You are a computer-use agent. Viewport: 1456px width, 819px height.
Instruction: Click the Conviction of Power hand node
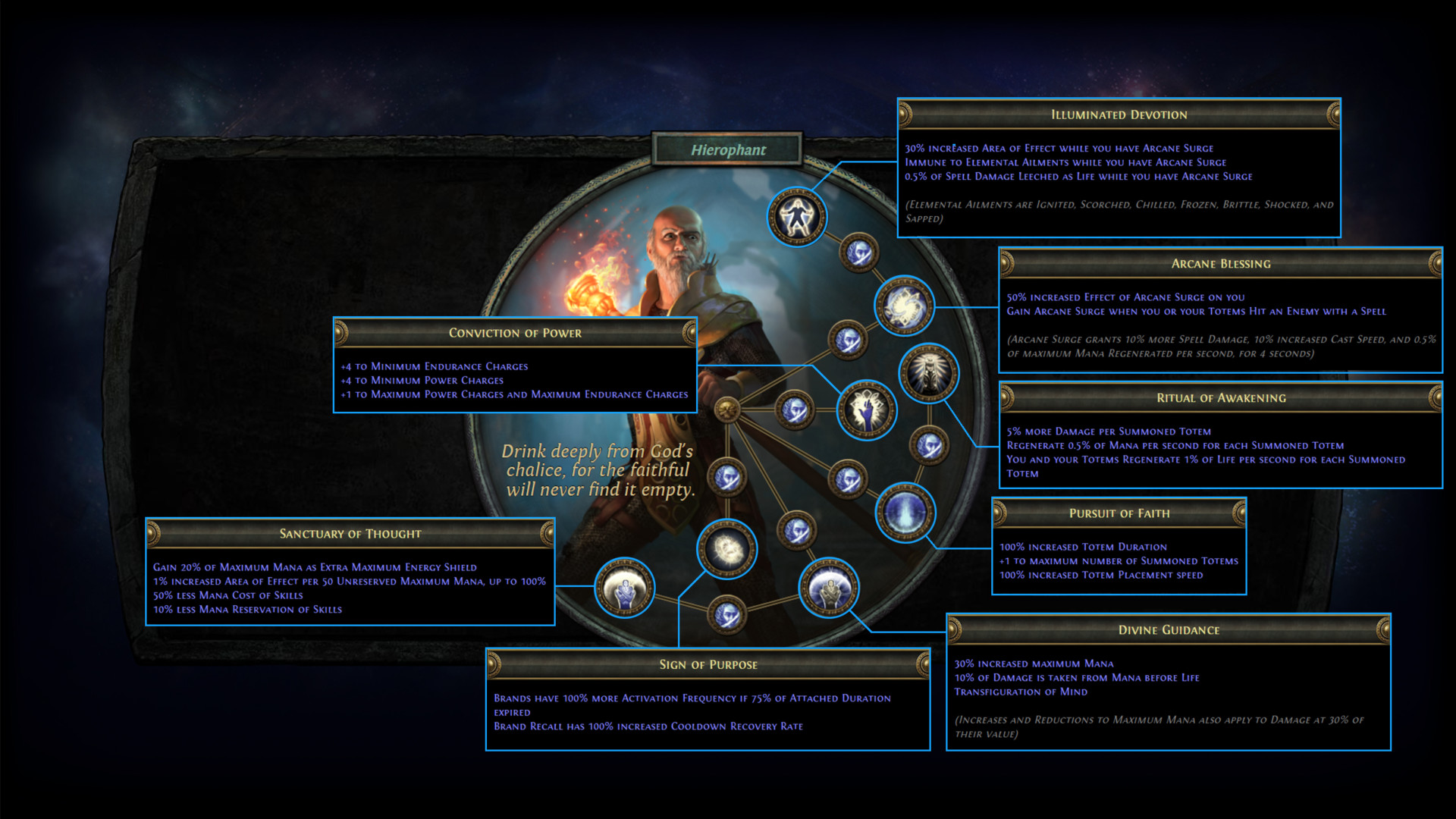point(866,410)
